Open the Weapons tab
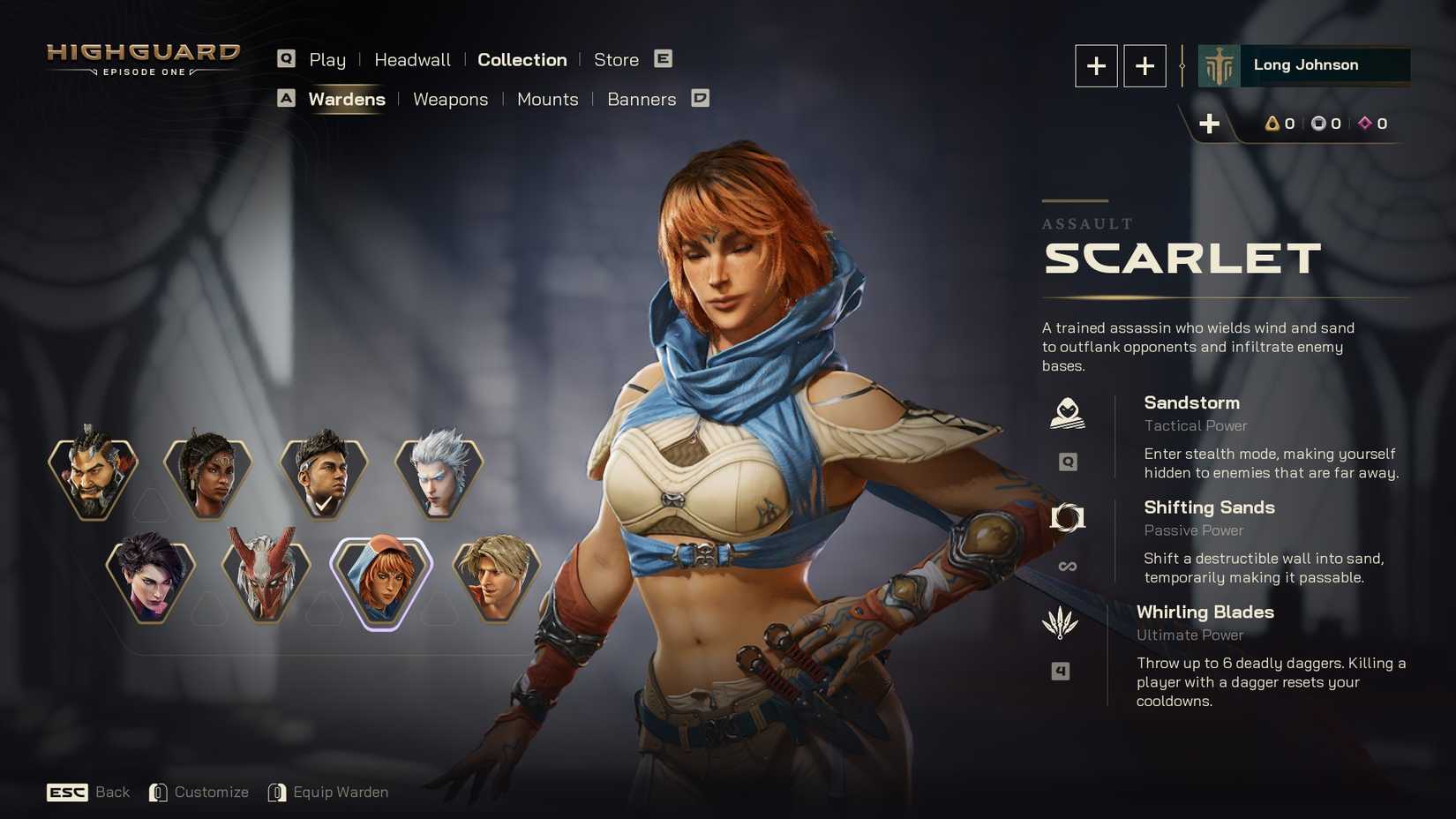 (x=450, y=100)
